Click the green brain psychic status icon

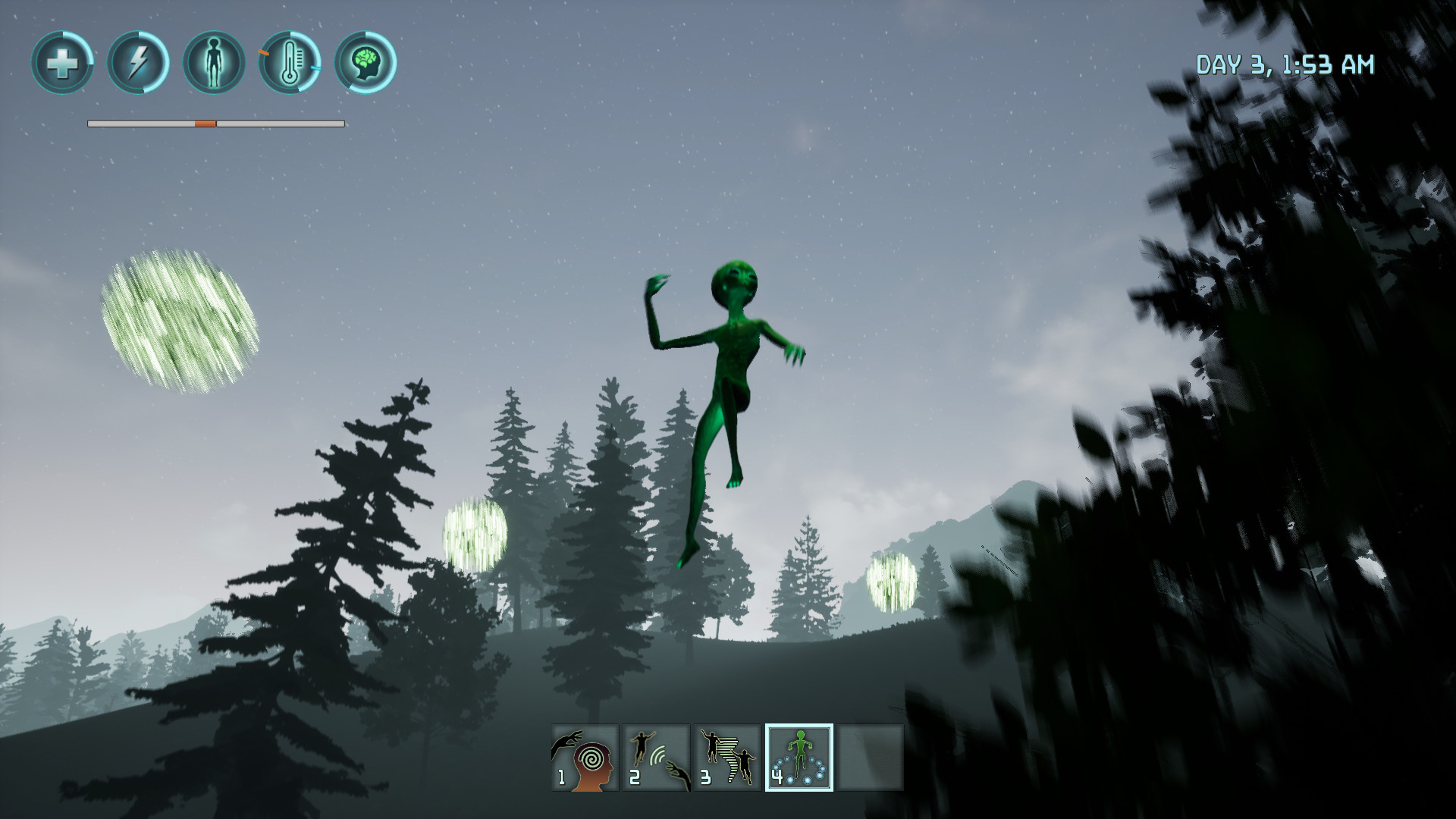click(x=365, y=63)
